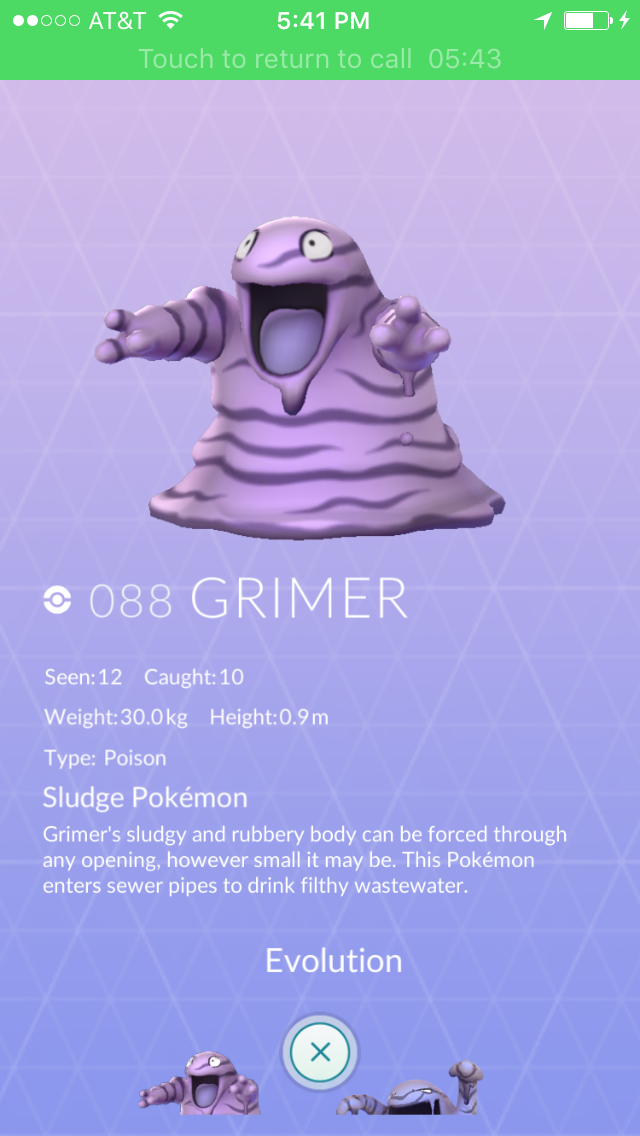Close the Grimer Pokédex entry
640x1136 pixels.
click(x=320, y=1052)
